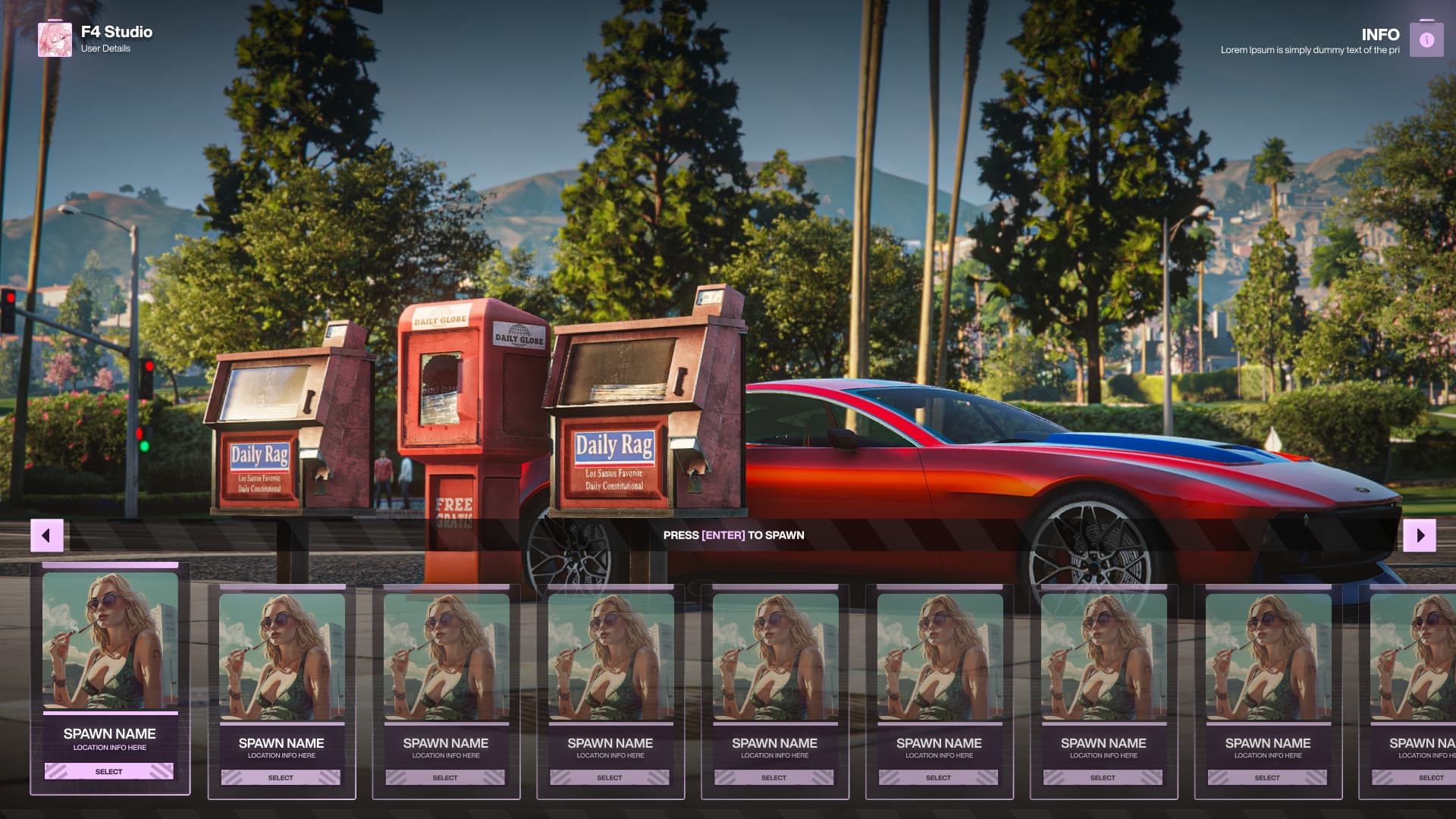Click the left arrow navigation button
The height and width of the screenshot is (819, 1456).
tap(46, 535)
